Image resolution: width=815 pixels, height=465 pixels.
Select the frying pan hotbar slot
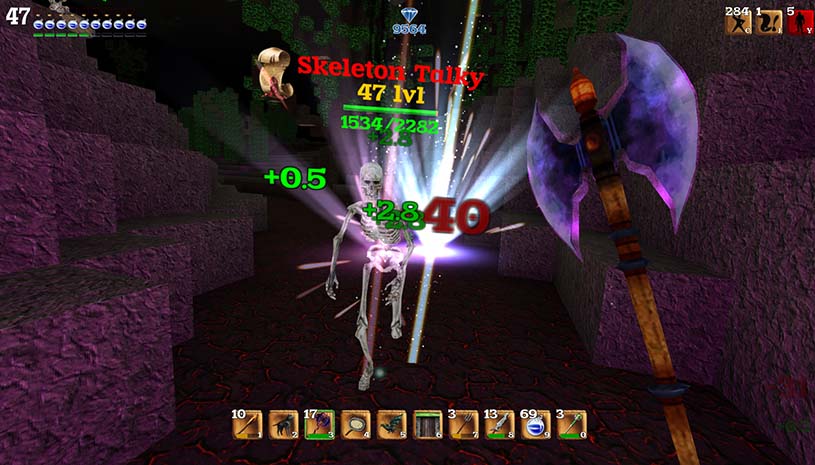pos(356,425)
